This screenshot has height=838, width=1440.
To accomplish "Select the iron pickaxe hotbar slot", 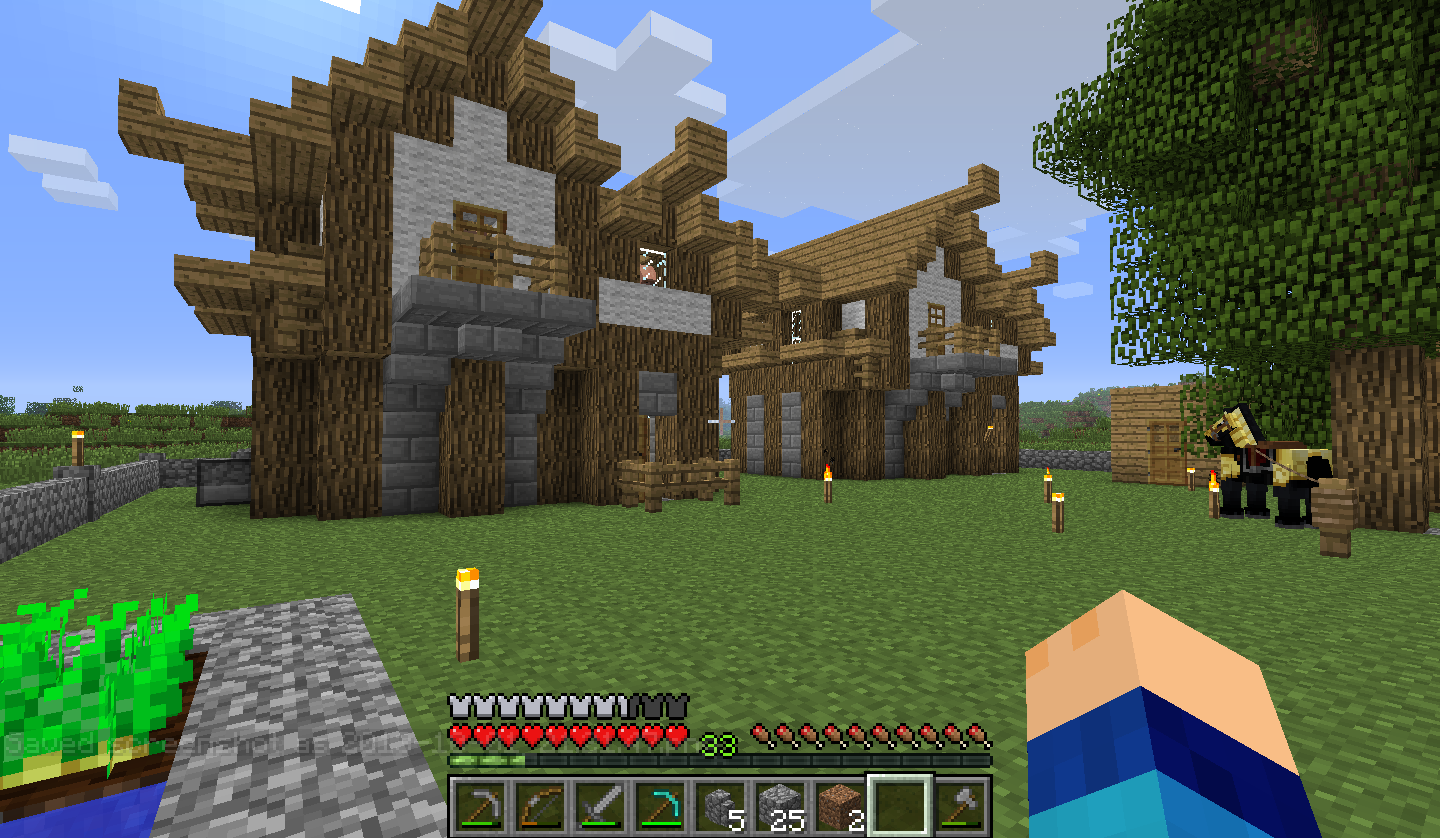I will (x=479, y=806).
